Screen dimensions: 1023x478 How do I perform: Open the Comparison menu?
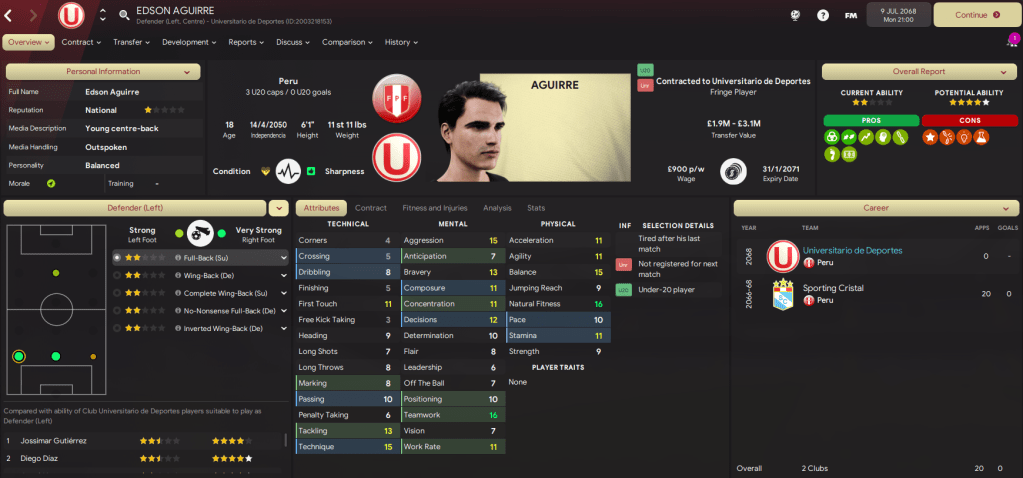tap(347, 42)
